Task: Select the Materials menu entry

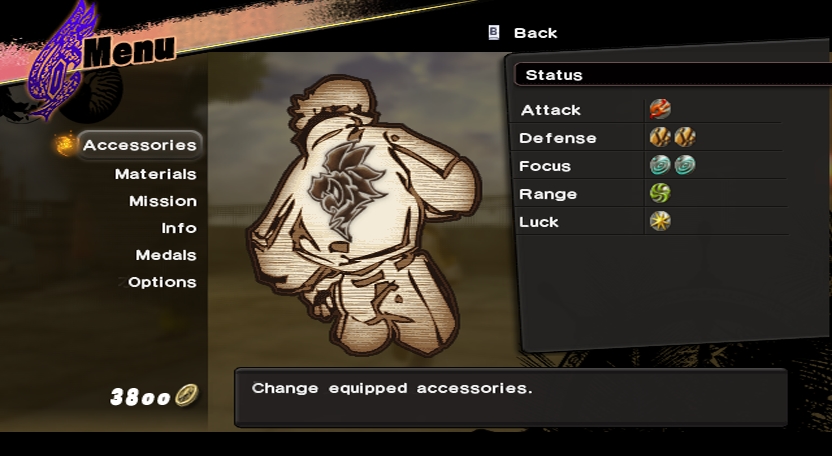Action: 155,174
